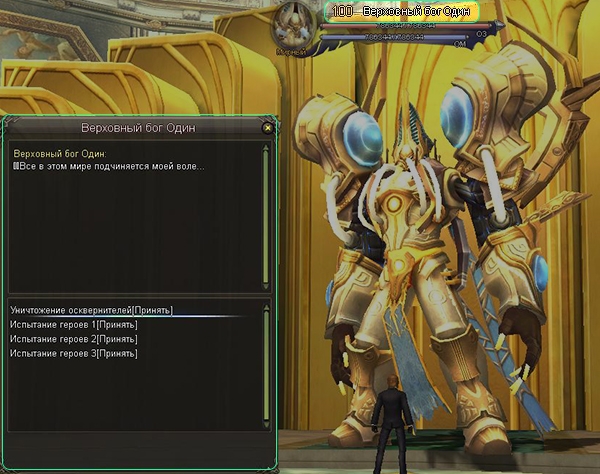The image size is (600, 474).
Task: Accept the Уничтожение осквернителей quest
Action: tap(91, 310)
